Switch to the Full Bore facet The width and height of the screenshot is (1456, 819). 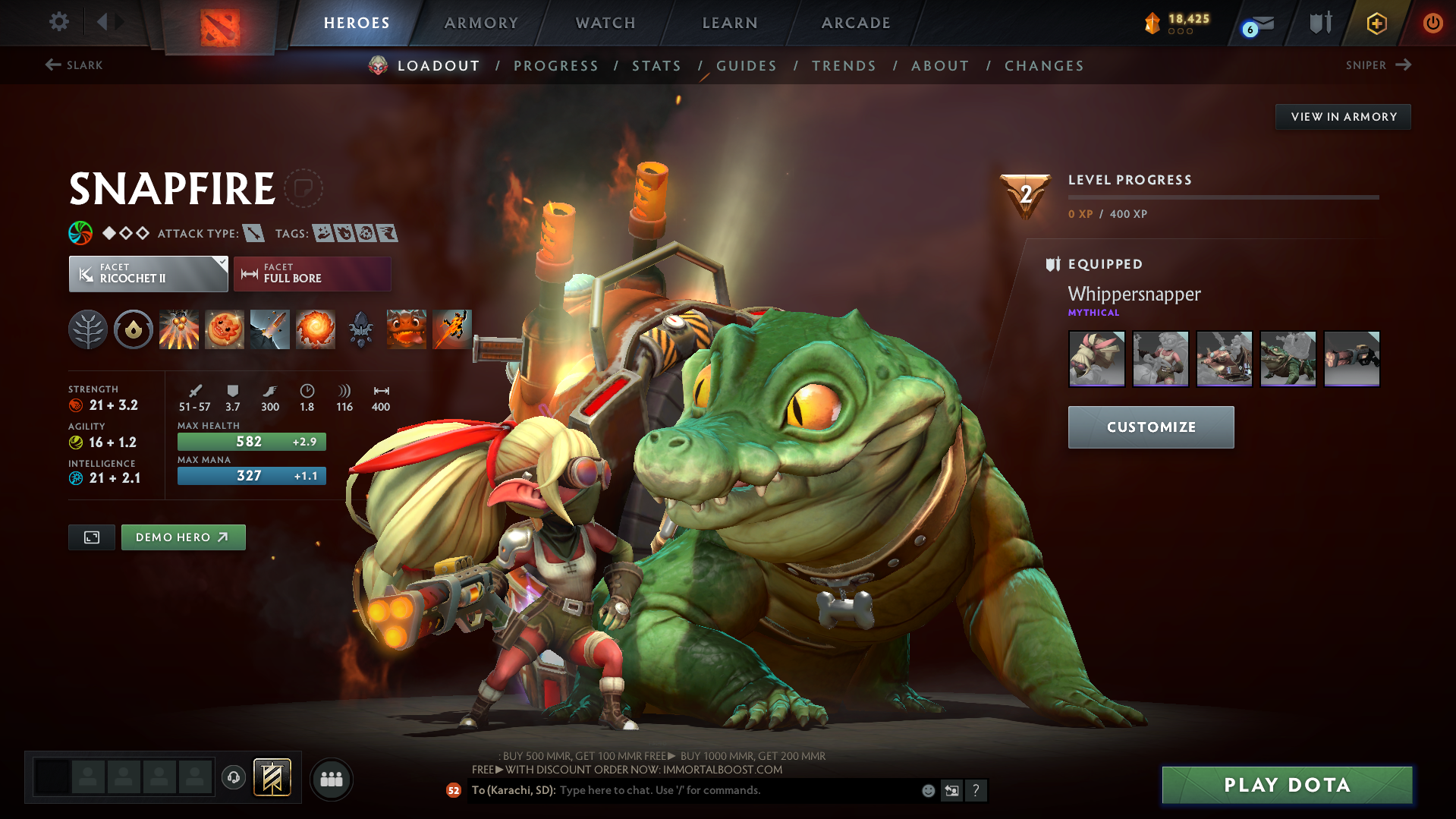(x=312, y=273)
